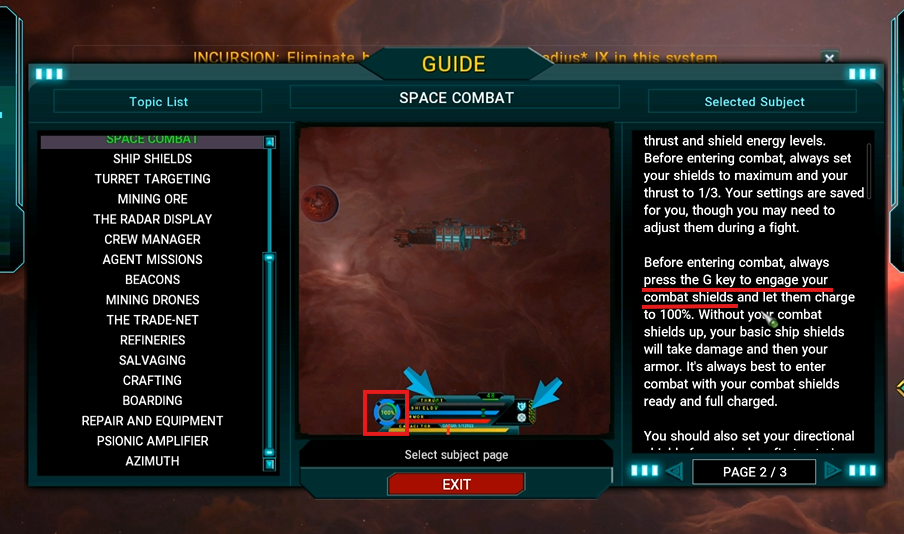This screenshot has height=534, width=904.
Task: Show the Agent Missions topic
Action: click(152, 259)
